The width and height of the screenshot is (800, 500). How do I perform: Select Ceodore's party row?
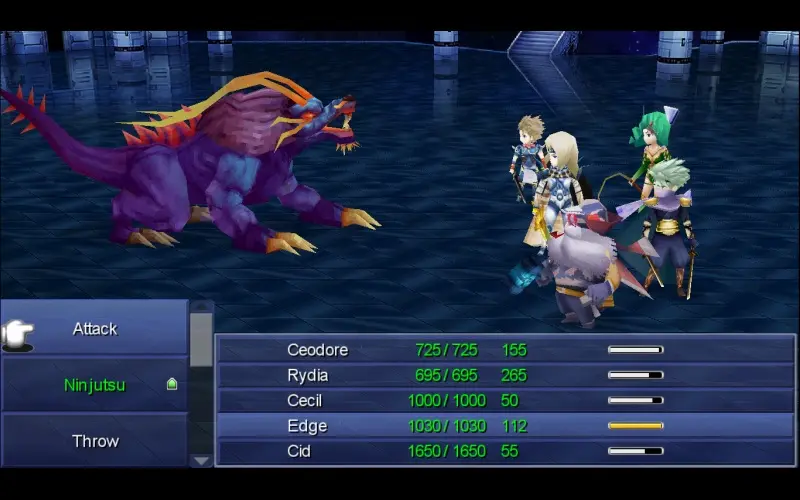click(505, 350)
